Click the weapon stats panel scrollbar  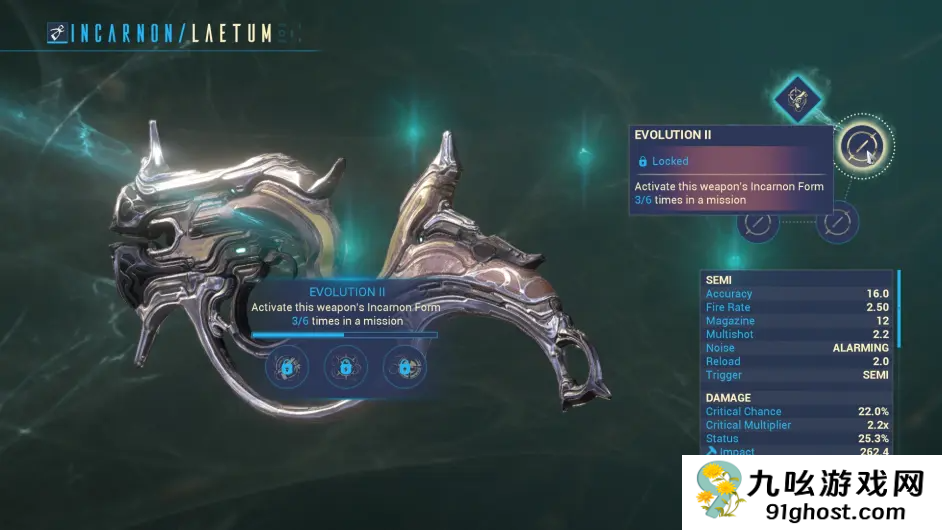(x=899, y=308)
